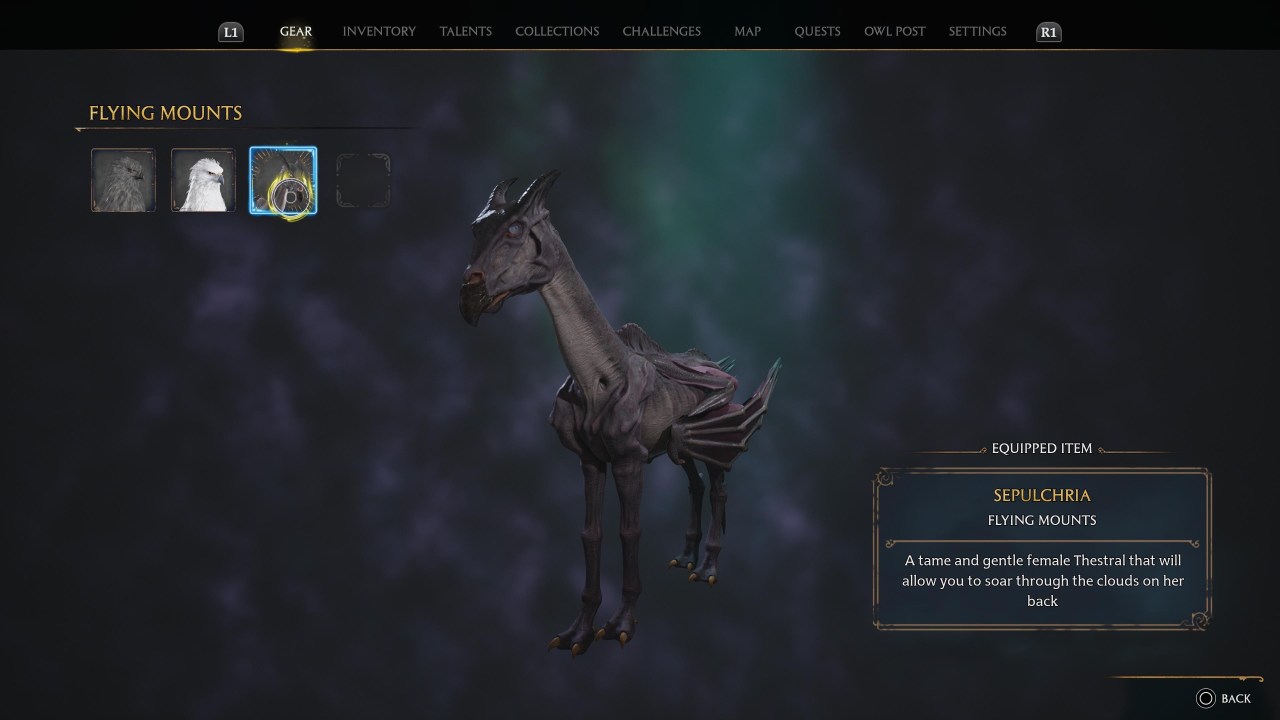Open the CHALLENGES screen
The width and height of the screenshot is (1280, 720).
coord(662,31)
